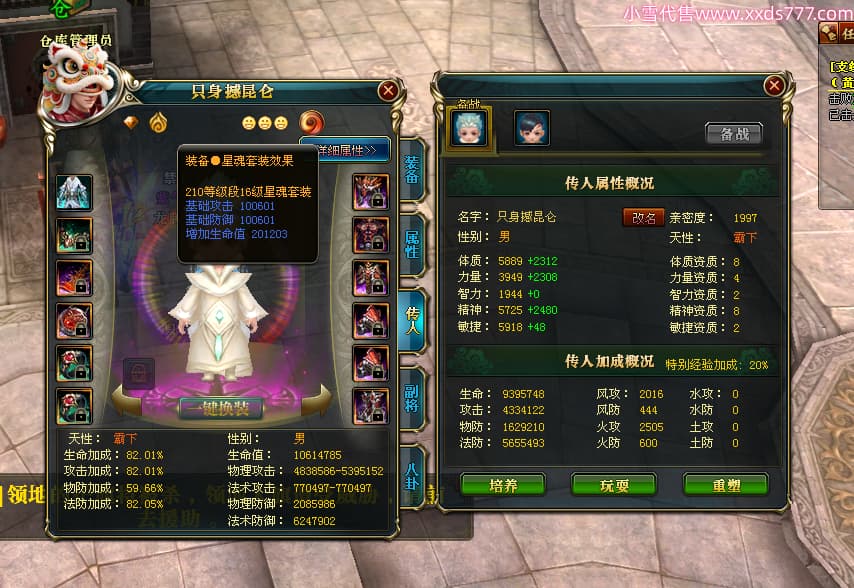Select the 传人 tab
The image size is (854, 588).
click(x=411, y=317)
